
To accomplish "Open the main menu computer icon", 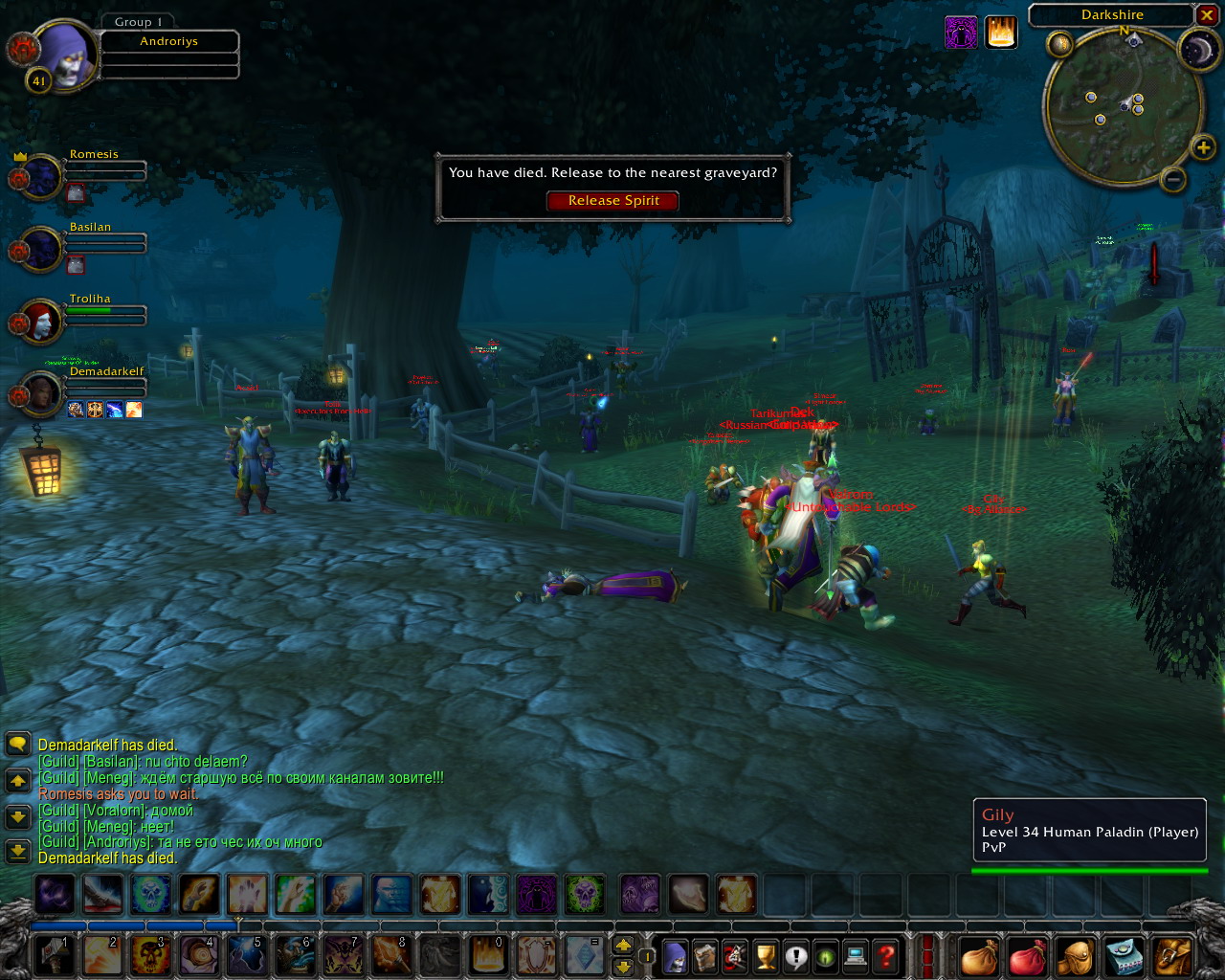I will (x=856, y=956).
